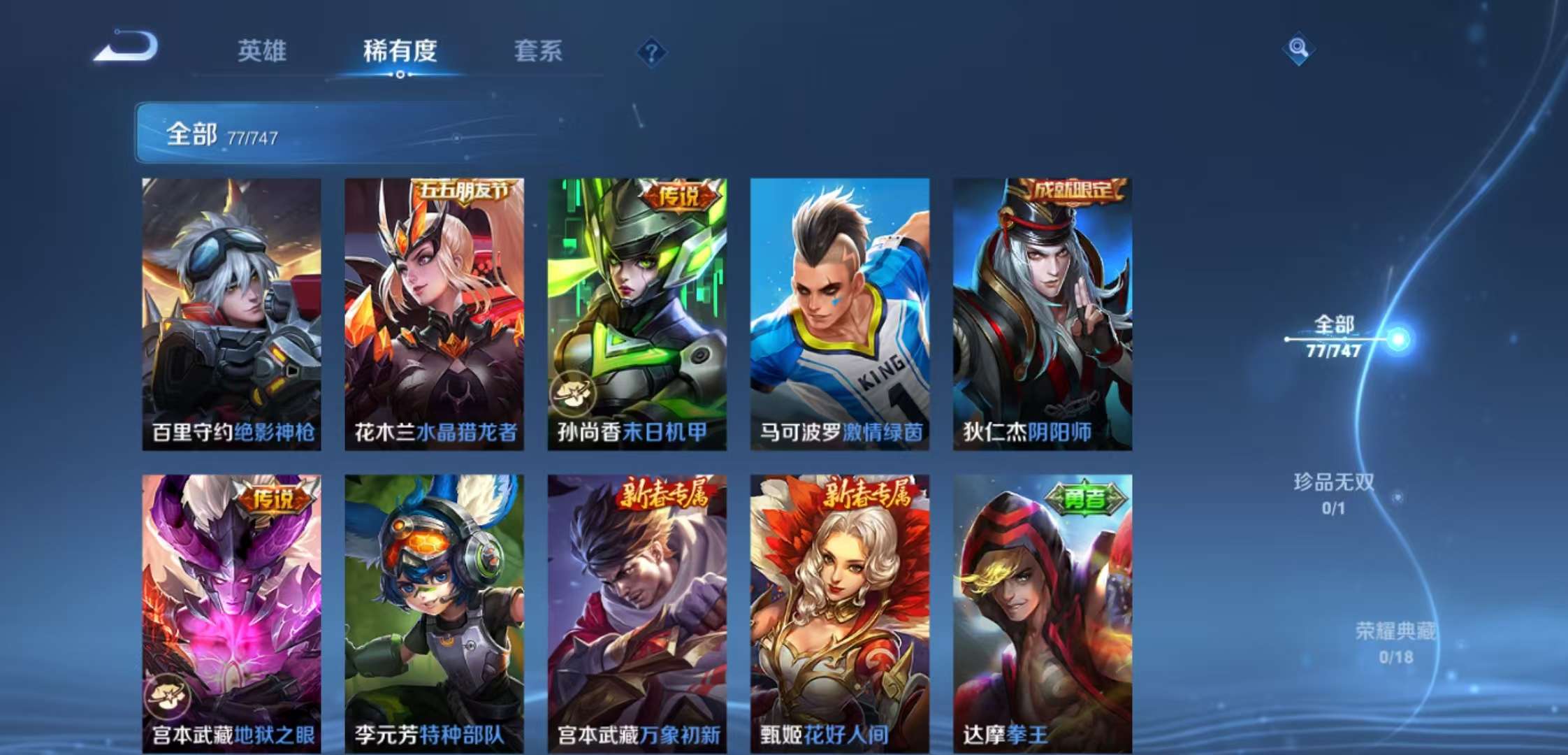Switch to the 英雄 tab

pos(261,52)
